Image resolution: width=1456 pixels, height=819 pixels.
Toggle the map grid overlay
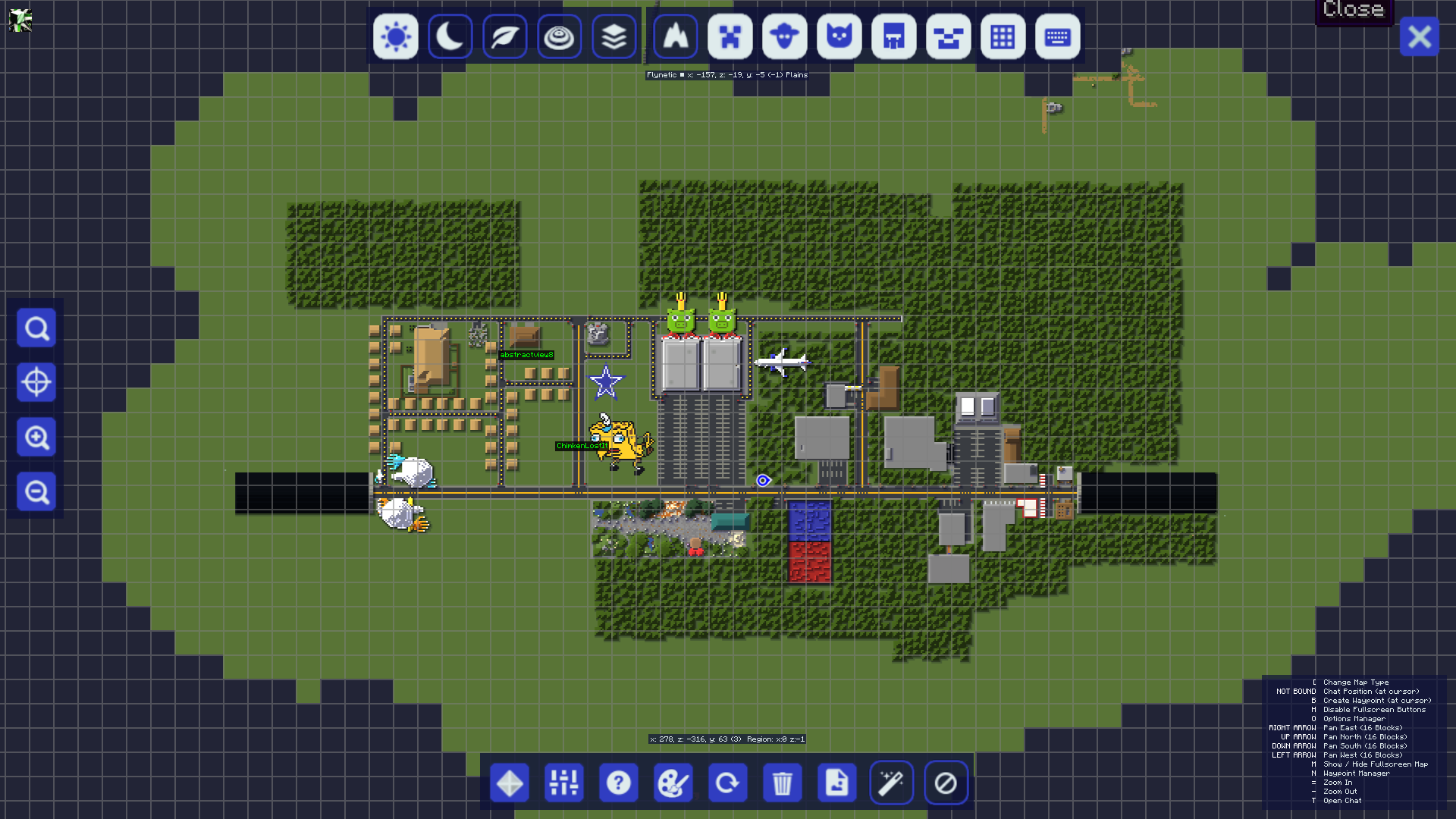[x=1003, y=36]
